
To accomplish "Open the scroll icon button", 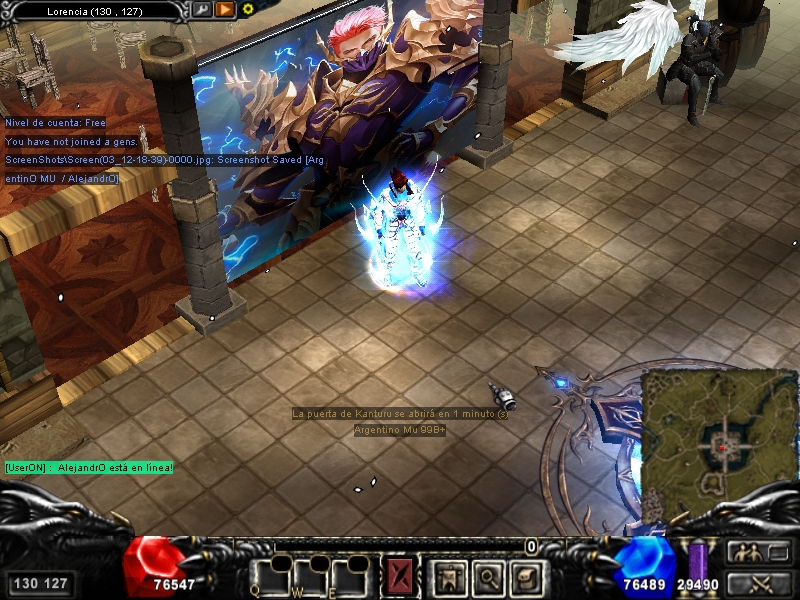I will point(525,576).
